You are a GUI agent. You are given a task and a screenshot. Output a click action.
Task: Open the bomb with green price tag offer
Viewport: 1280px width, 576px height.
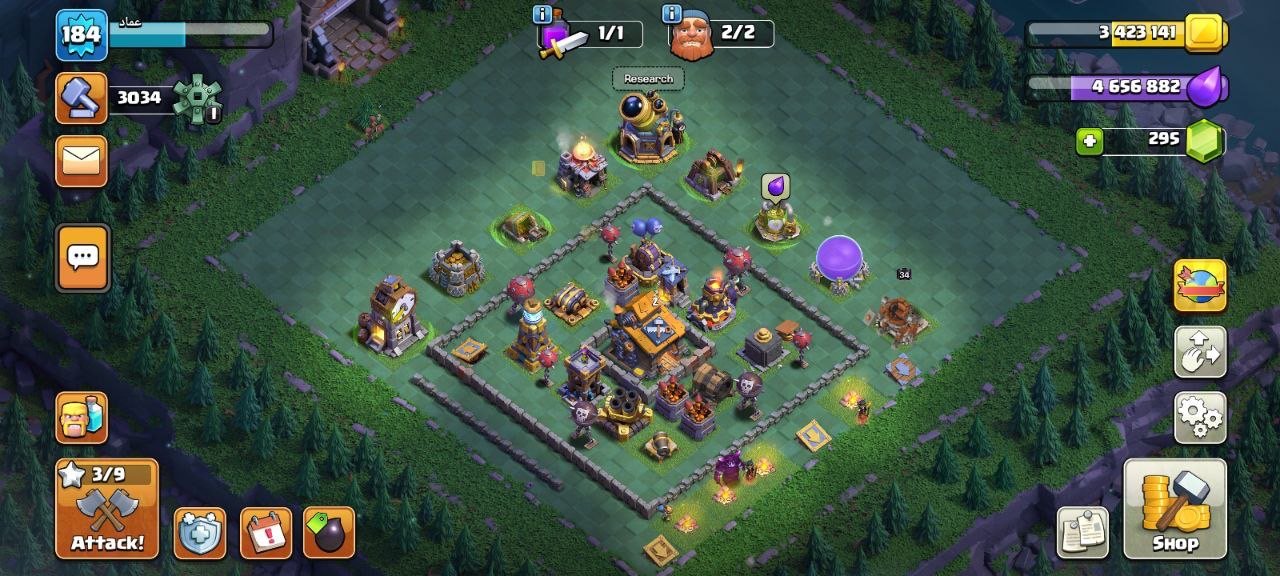pos(329,532)
